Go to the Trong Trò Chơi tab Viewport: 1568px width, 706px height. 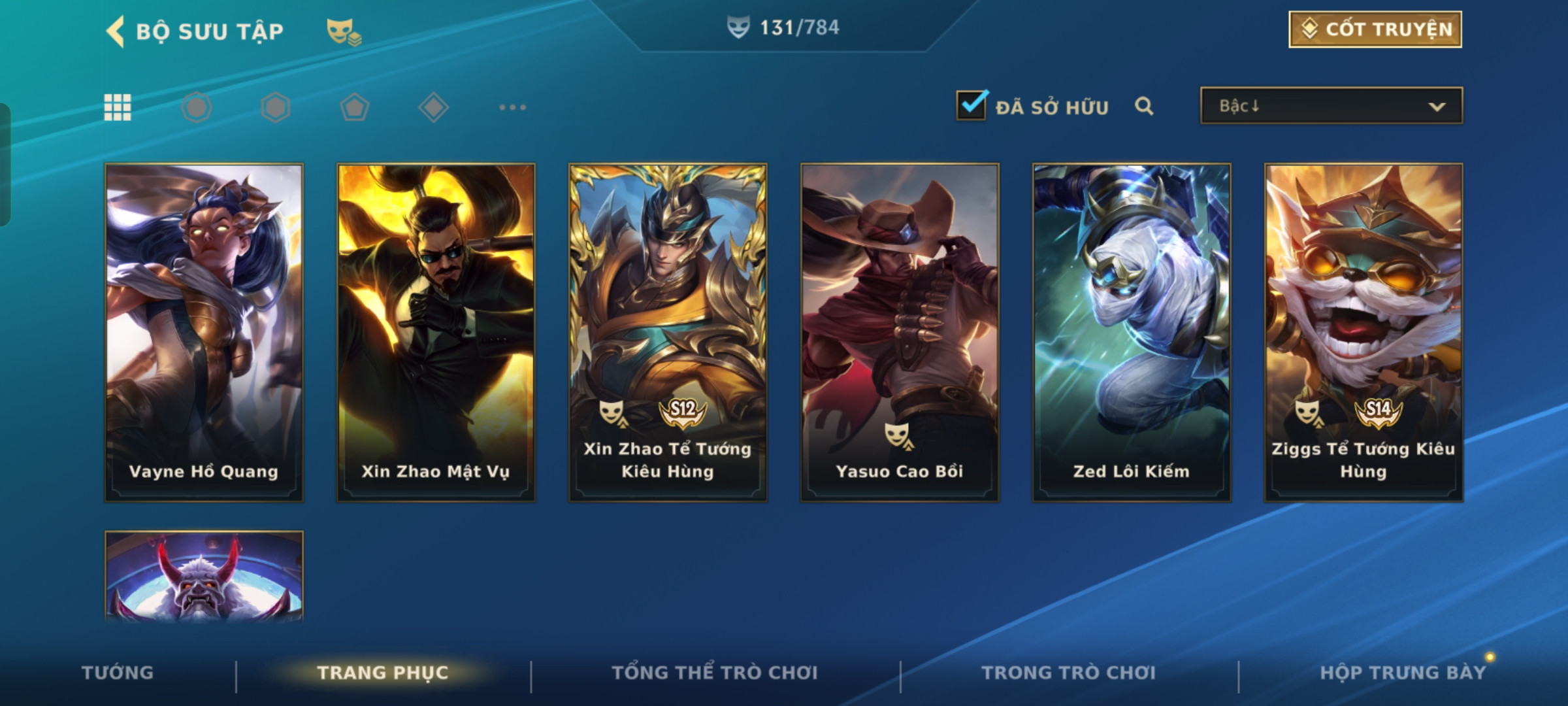1068,673
